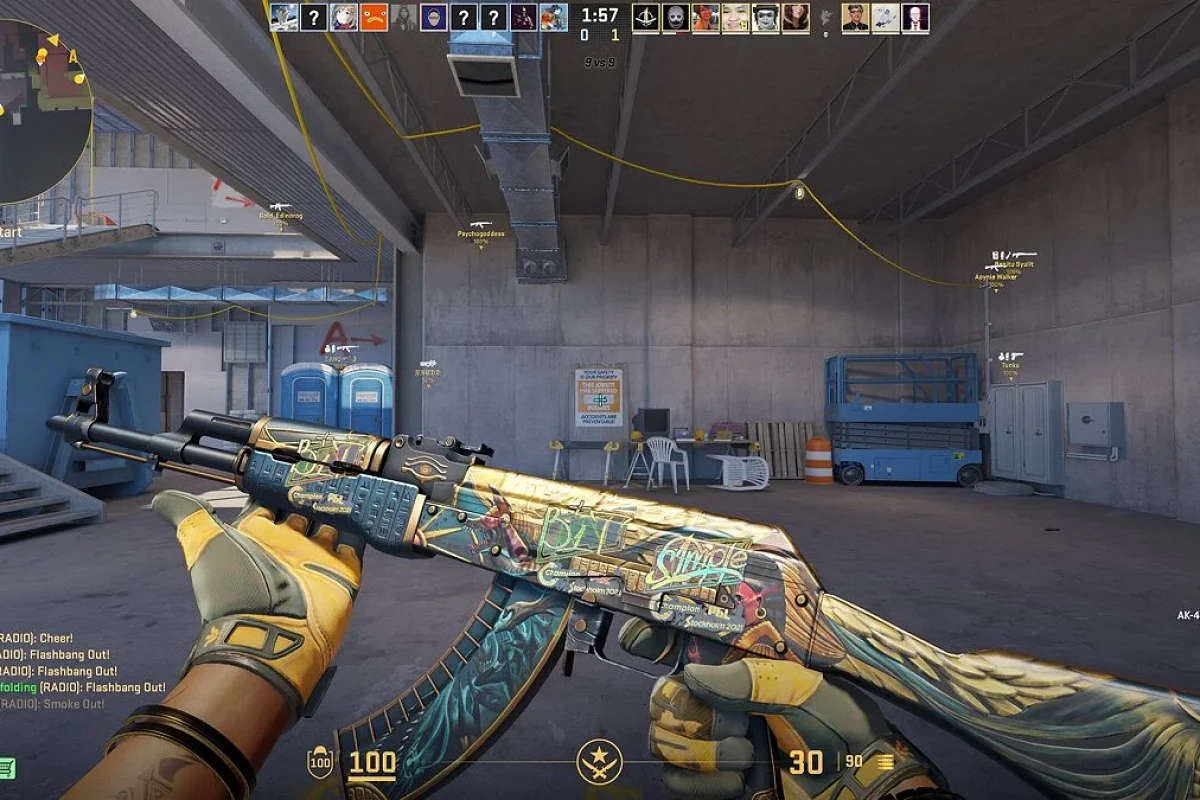This screenshot has width=1200, height=800.
Task: Select the orange frowning face player avatar
Action: tap(374, 17)
